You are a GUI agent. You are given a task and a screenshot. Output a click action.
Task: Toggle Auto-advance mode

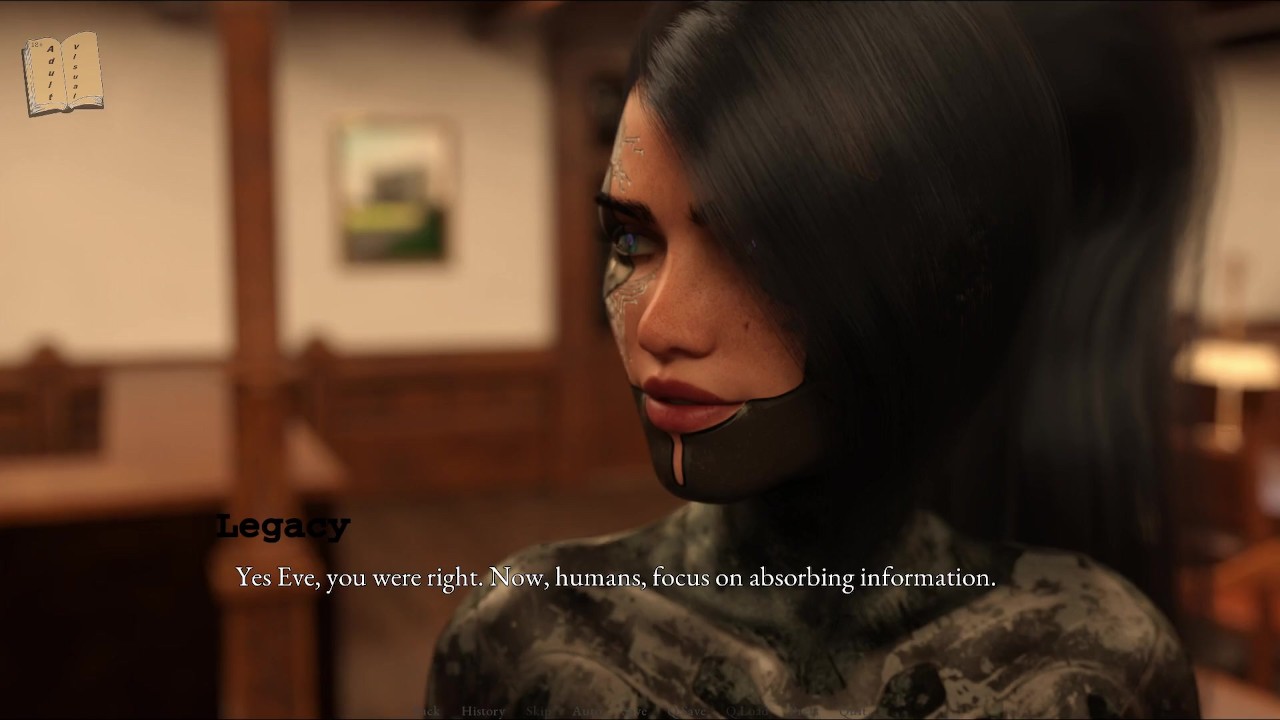click(587, 711)
